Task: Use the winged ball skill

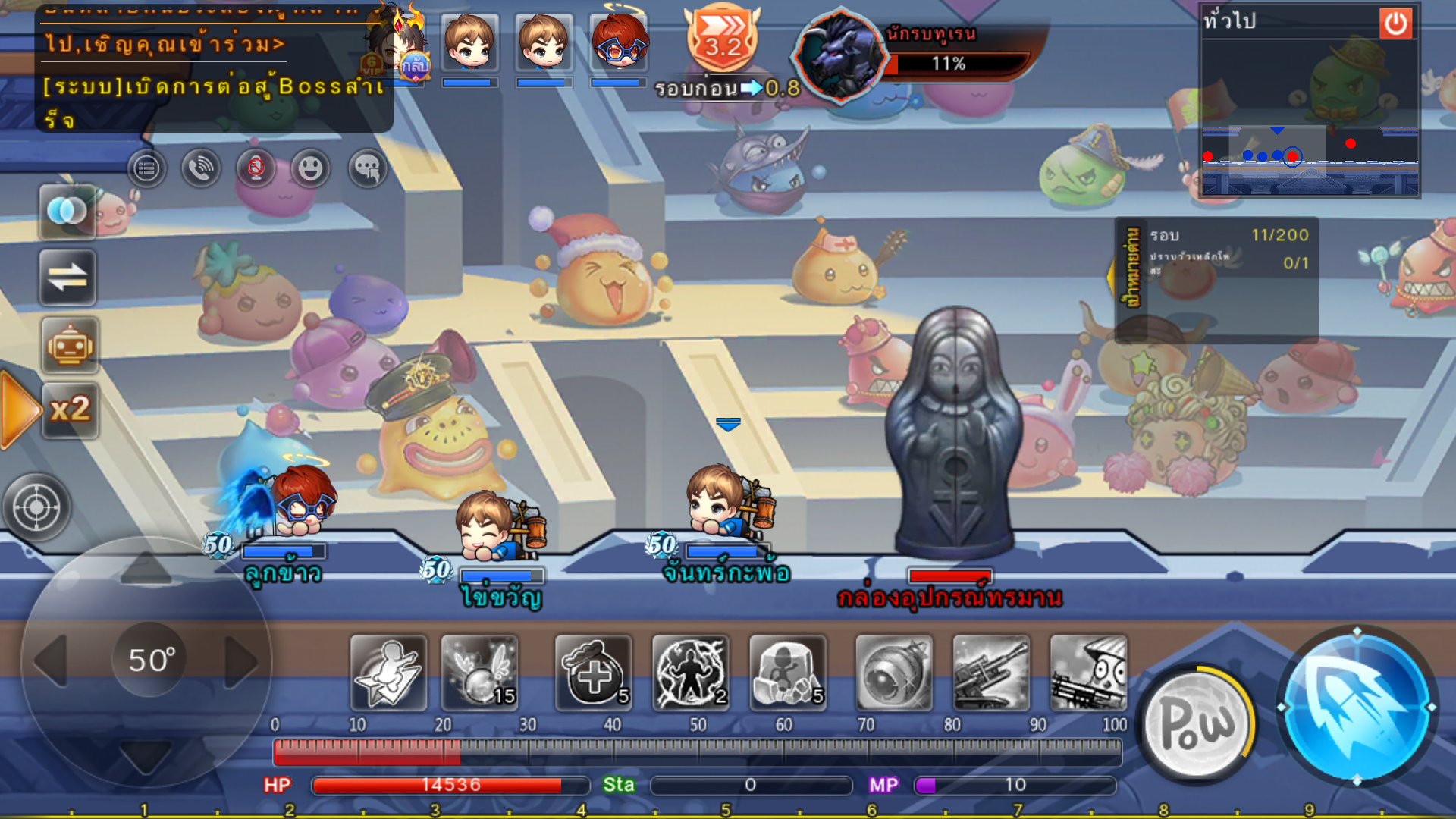Action: [480, 673]
